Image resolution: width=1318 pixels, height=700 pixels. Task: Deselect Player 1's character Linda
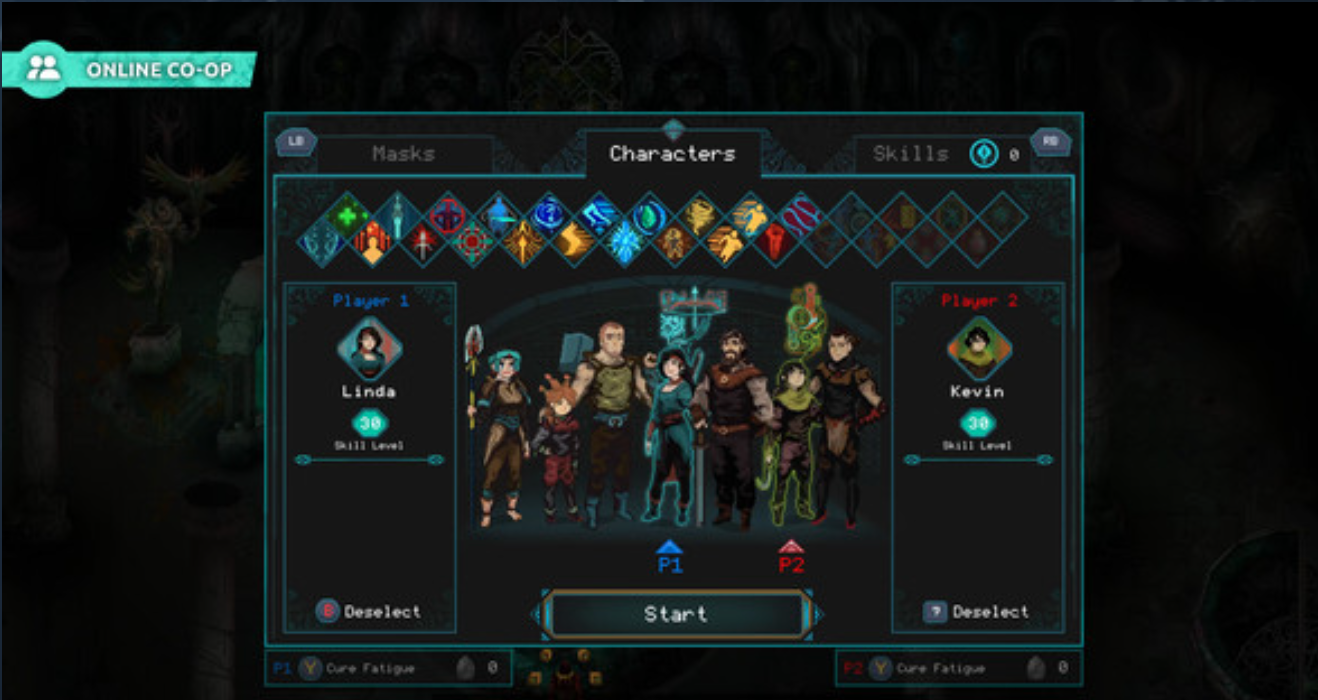point(369,611)
